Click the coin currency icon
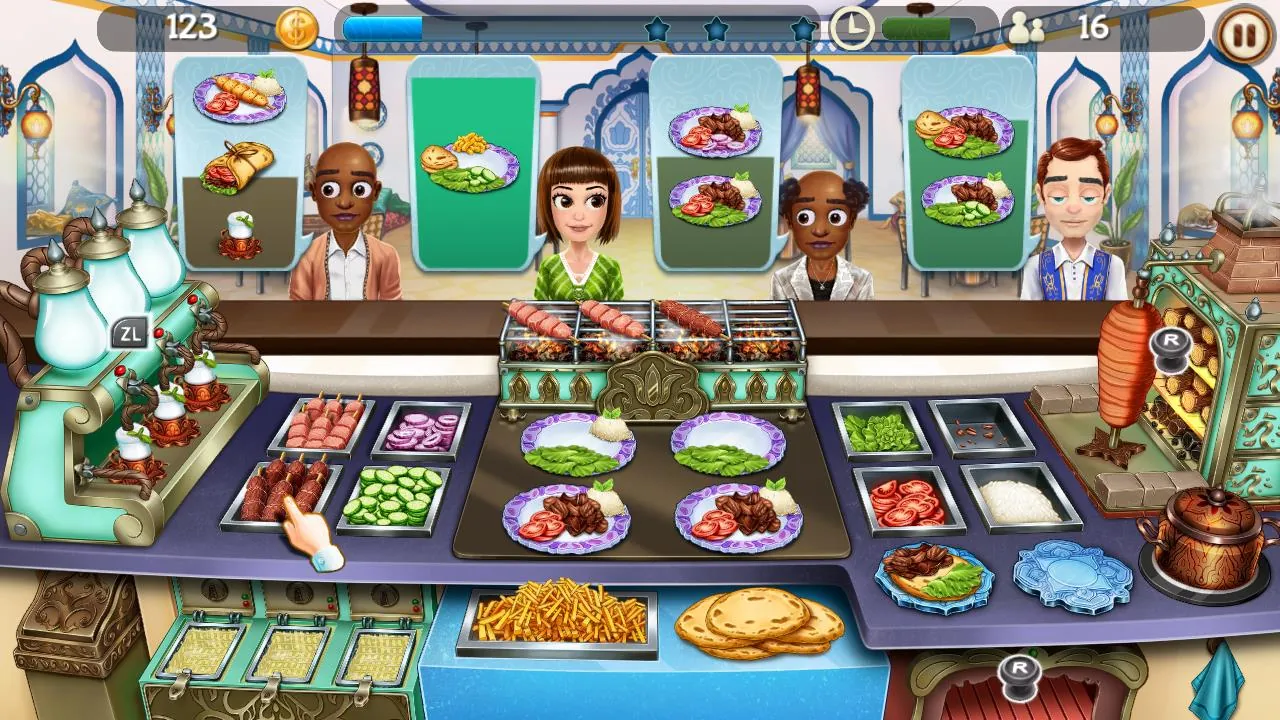The height and width of the screenshot is (720, 1280). tap(298, 28)
